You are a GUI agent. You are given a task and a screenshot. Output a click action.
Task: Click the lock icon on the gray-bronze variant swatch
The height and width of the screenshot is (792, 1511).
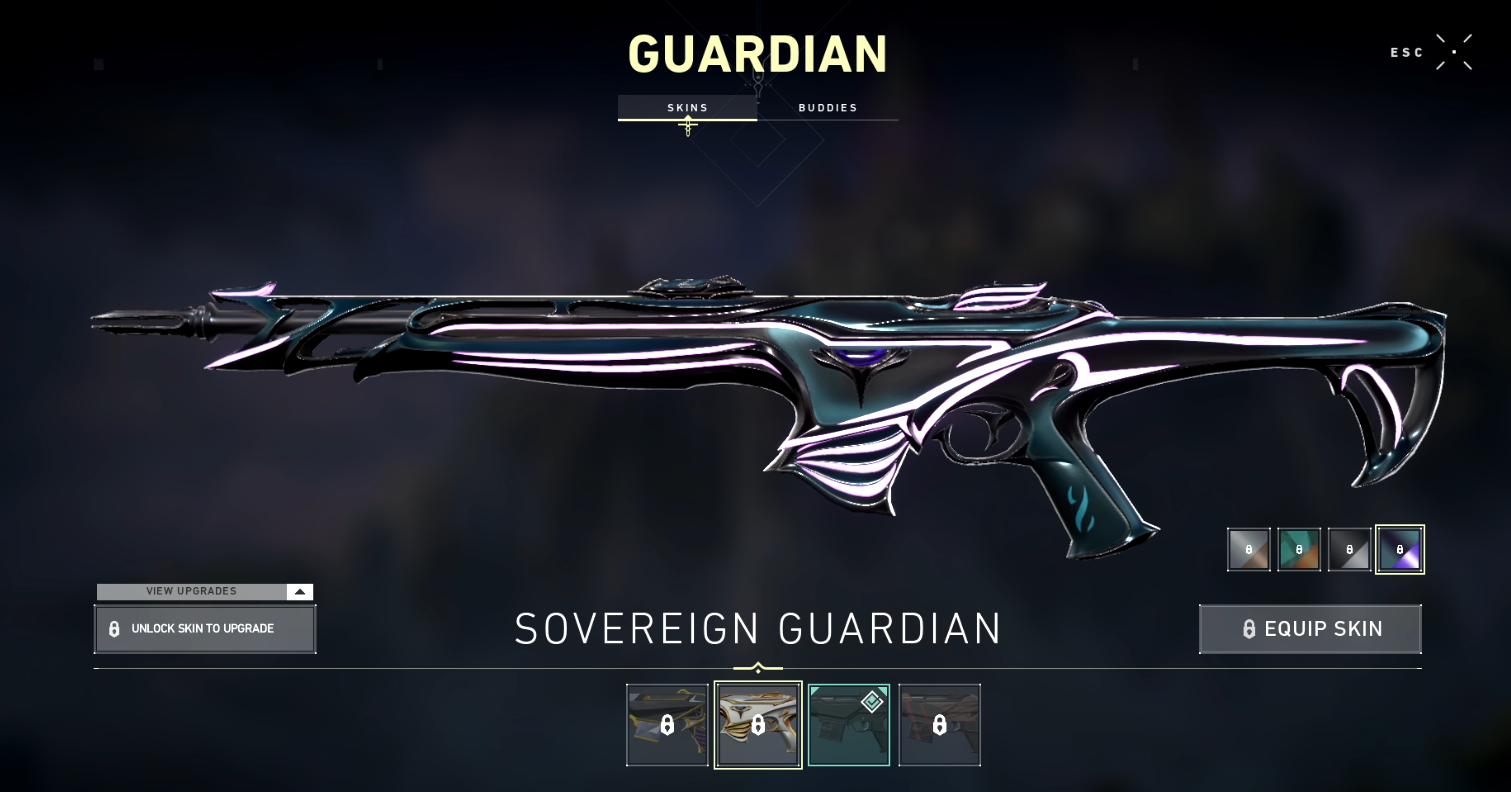[x=1247, y=549]
